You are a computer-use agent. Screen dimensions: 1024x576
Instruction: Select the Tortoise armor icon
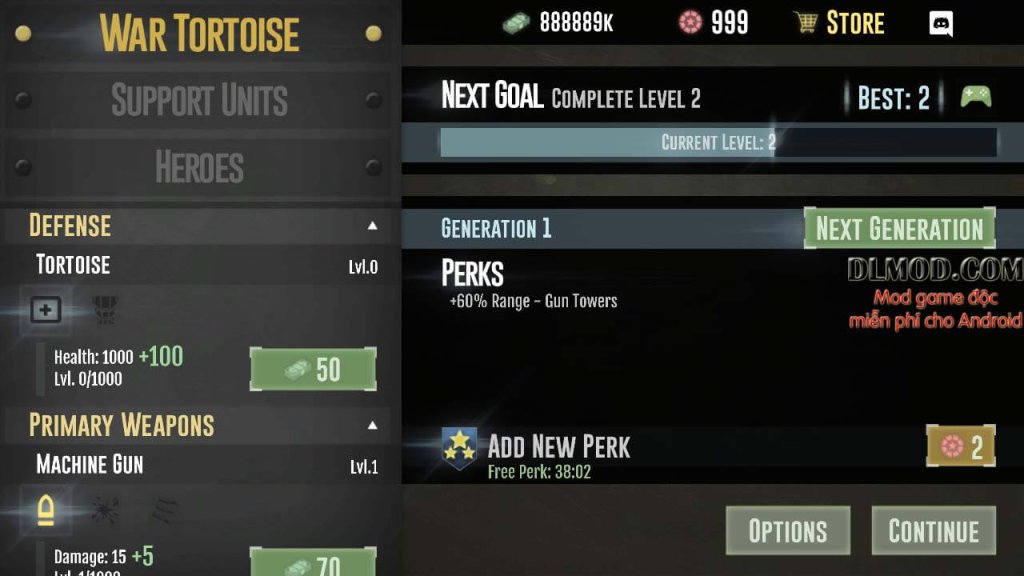point(103,307)
